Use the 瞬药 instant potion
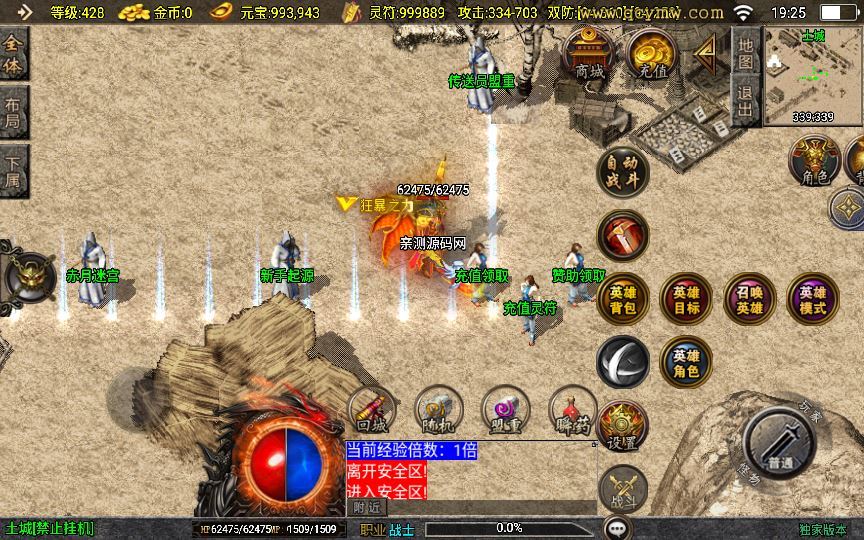Viewport: 864px width, 540px height. (573, 410)
